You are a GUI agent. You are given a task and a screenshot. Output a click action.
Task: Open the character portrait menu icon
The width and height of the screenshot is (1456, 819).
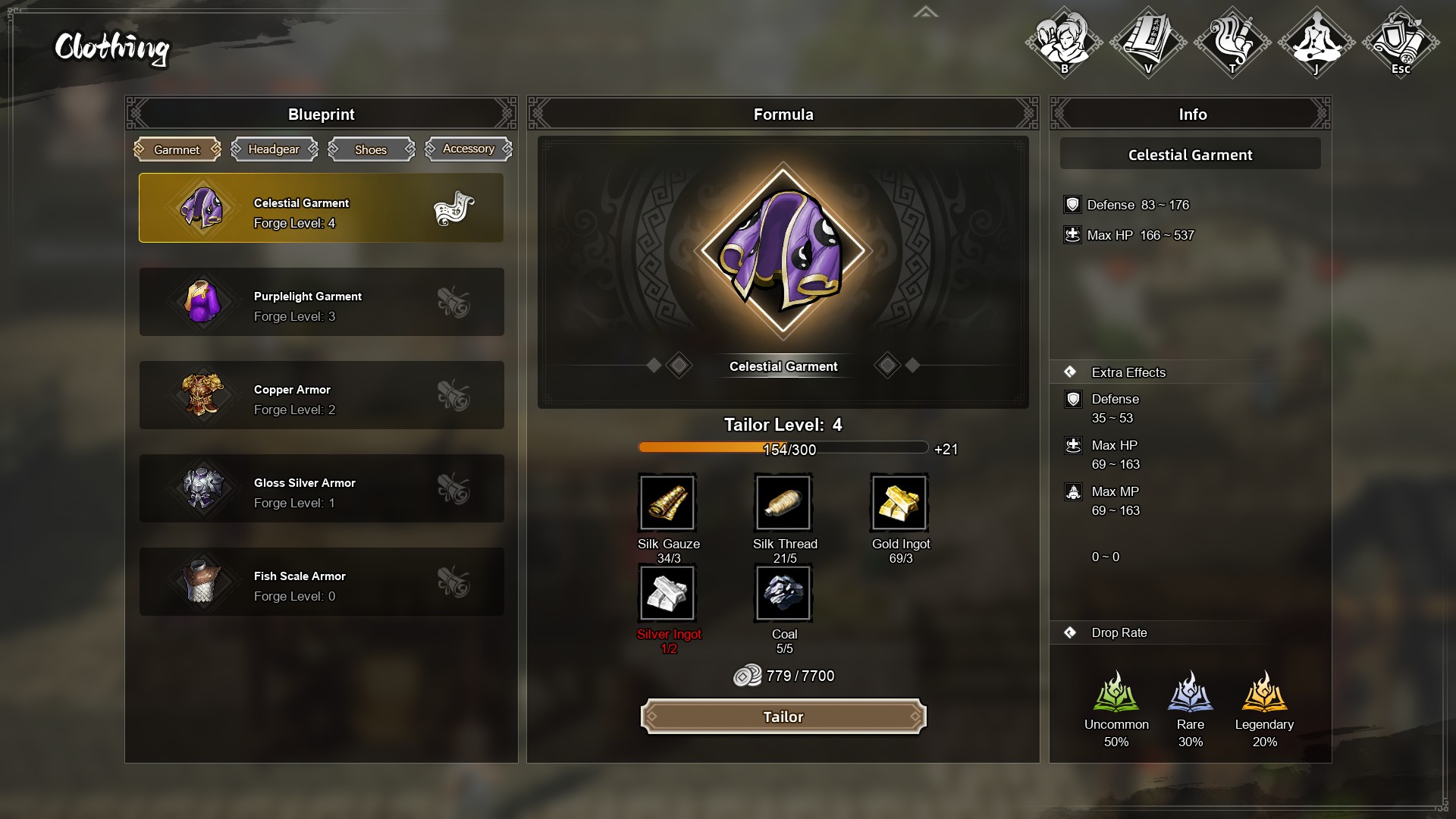coord(1064,42)
